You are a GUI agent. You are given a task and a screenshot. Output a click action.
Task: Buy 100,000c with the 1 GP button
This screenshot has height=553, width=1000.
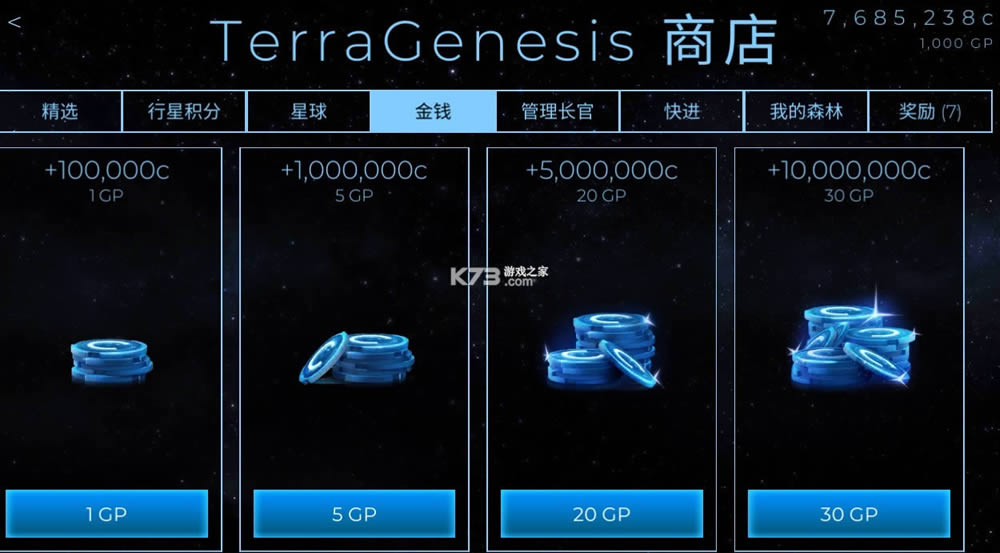point(107,513)
